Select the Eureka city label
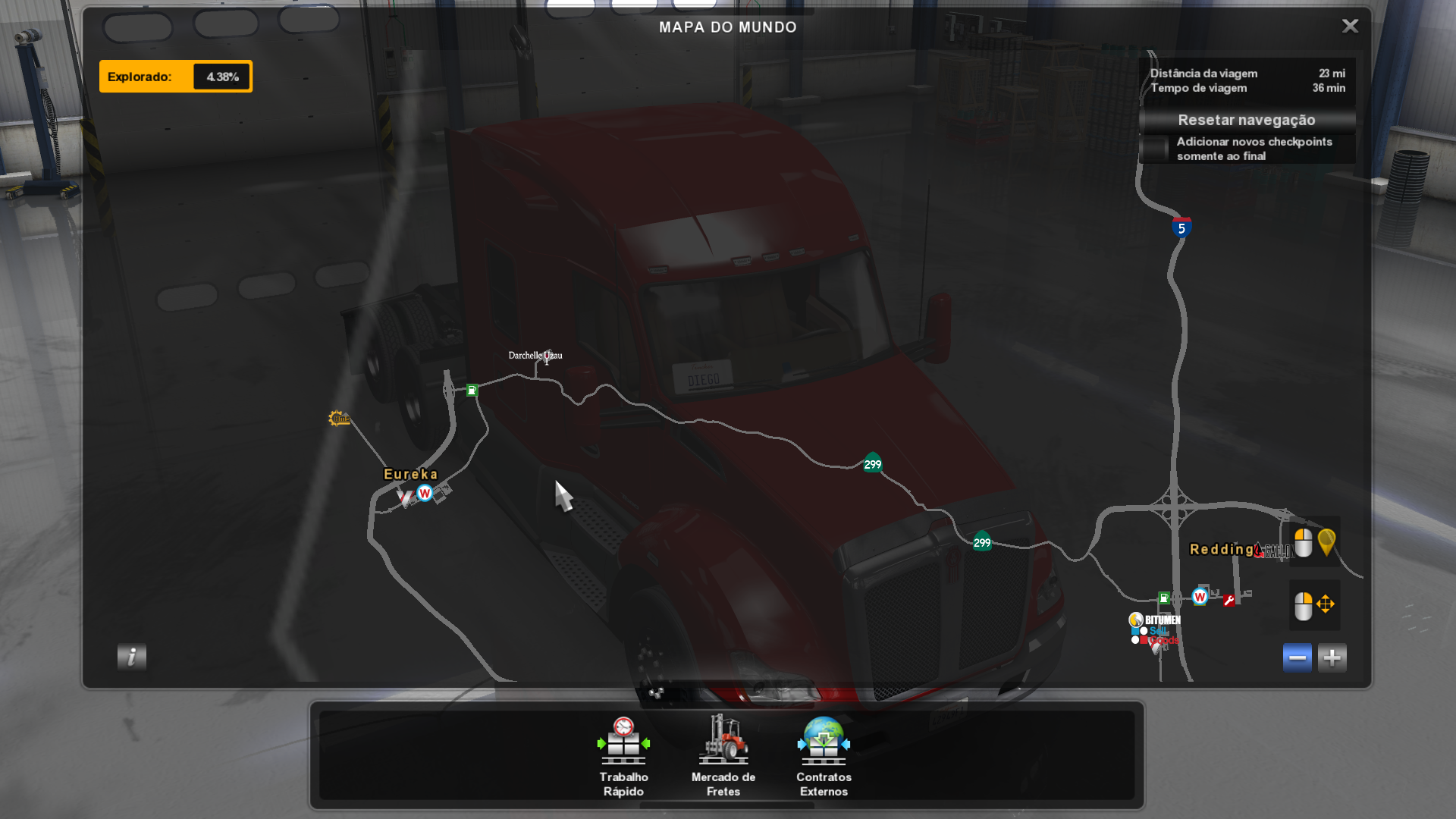Viewport: 1456px width, 819px height. pos(410,474)
